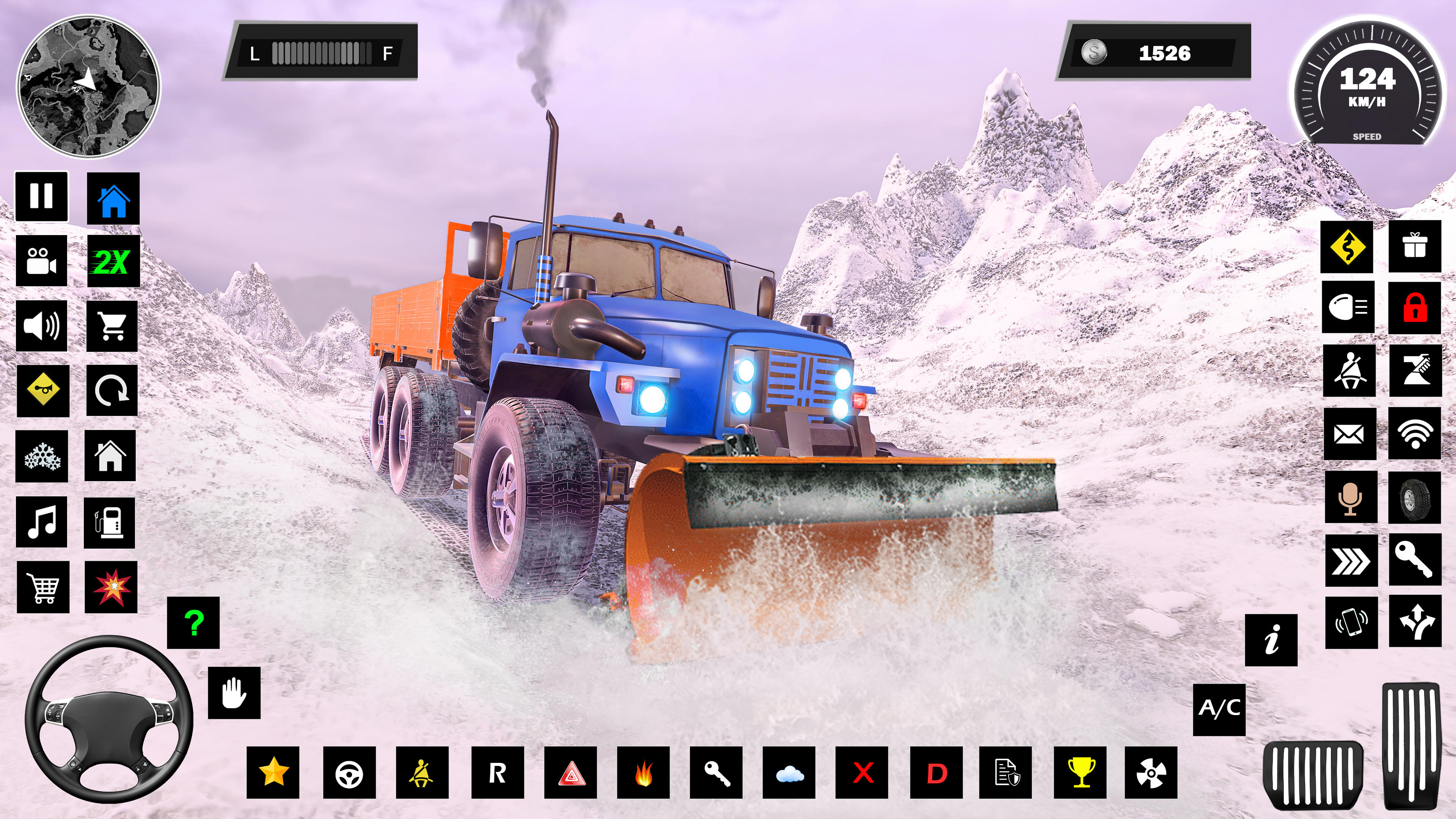
Task: Toggle sound with the speaker icon
Action: (41, 326)
